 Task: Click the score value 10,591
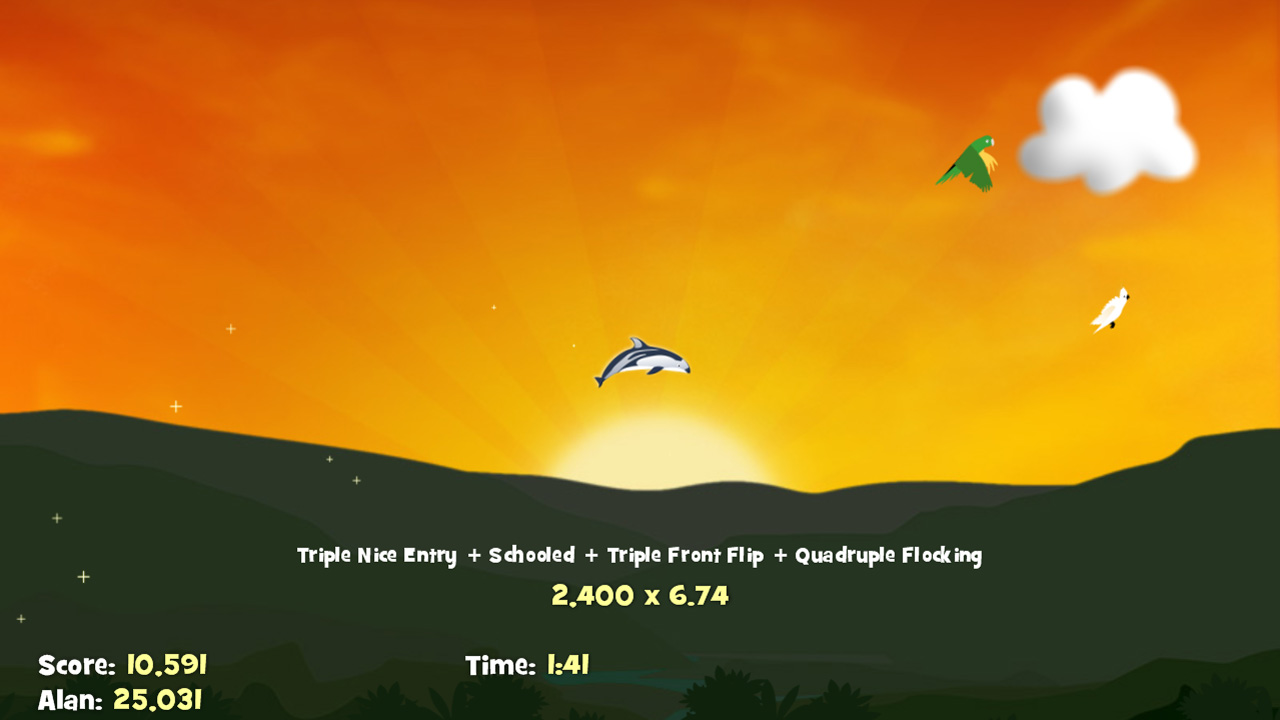pos(165,664)
